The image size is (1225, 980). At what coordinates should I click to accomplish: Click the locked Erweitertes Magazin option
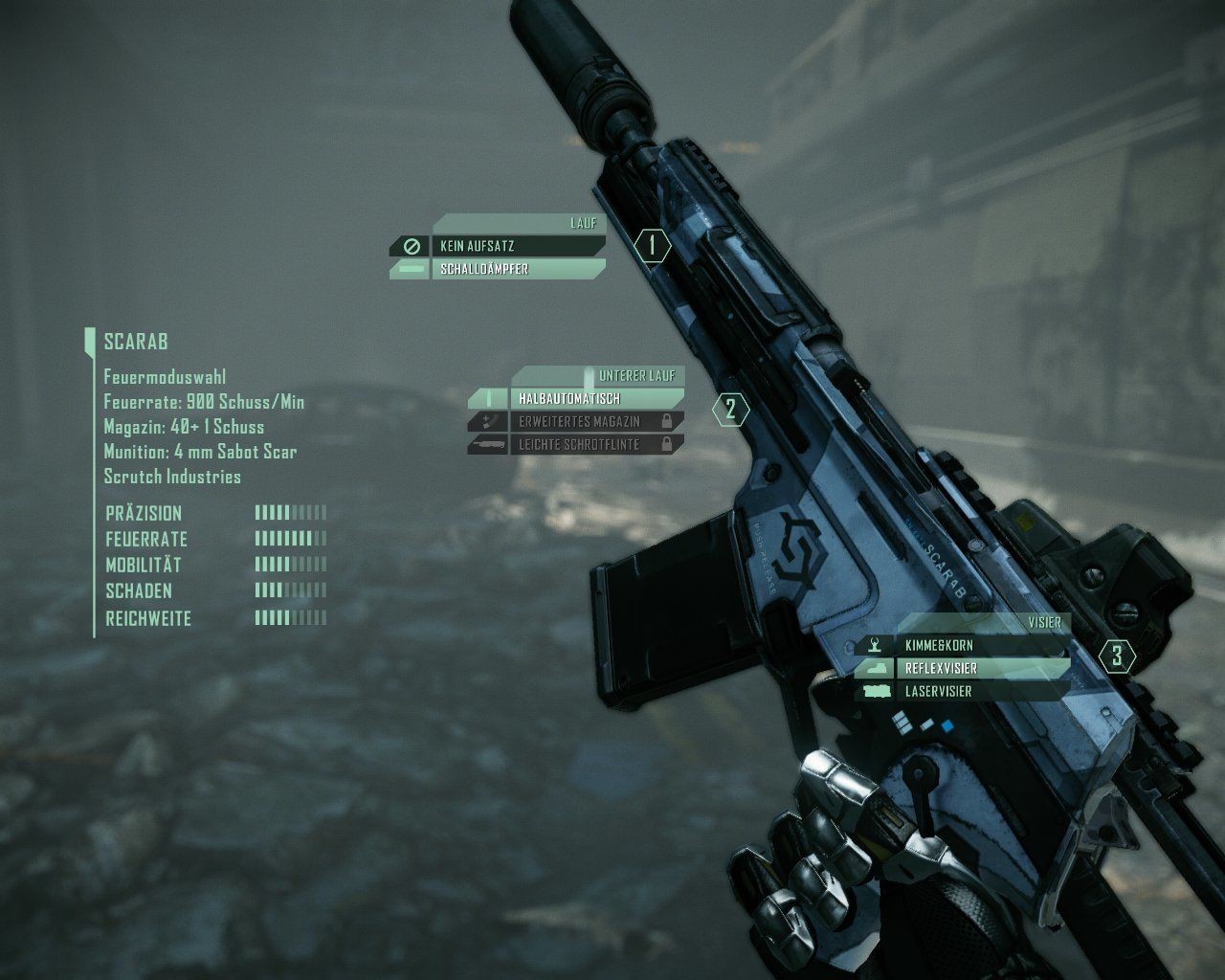click(x=593, y=421)
